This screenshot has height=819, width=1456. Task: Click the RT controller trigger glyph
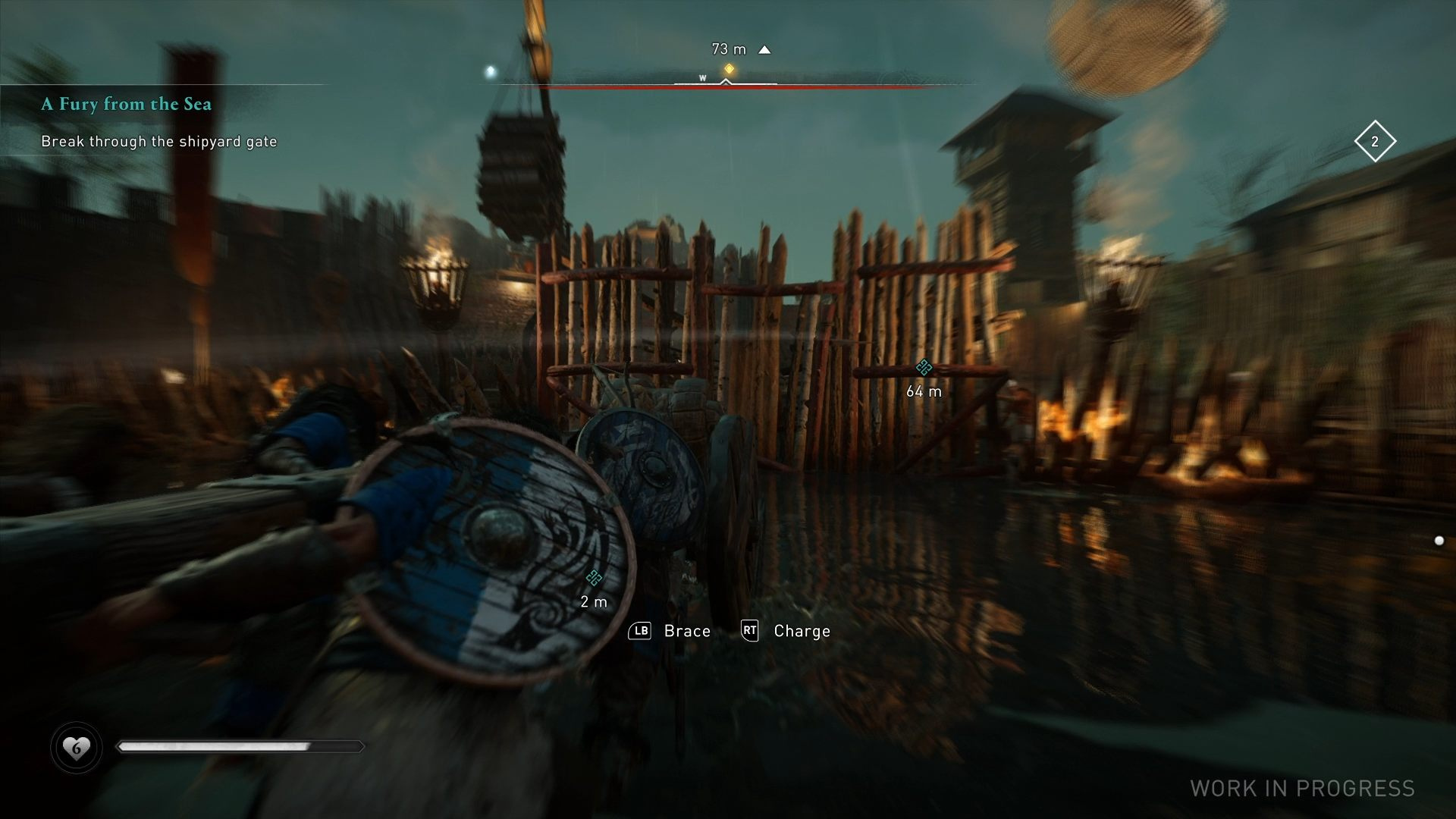pyautogui.click(x=749, y=631)
